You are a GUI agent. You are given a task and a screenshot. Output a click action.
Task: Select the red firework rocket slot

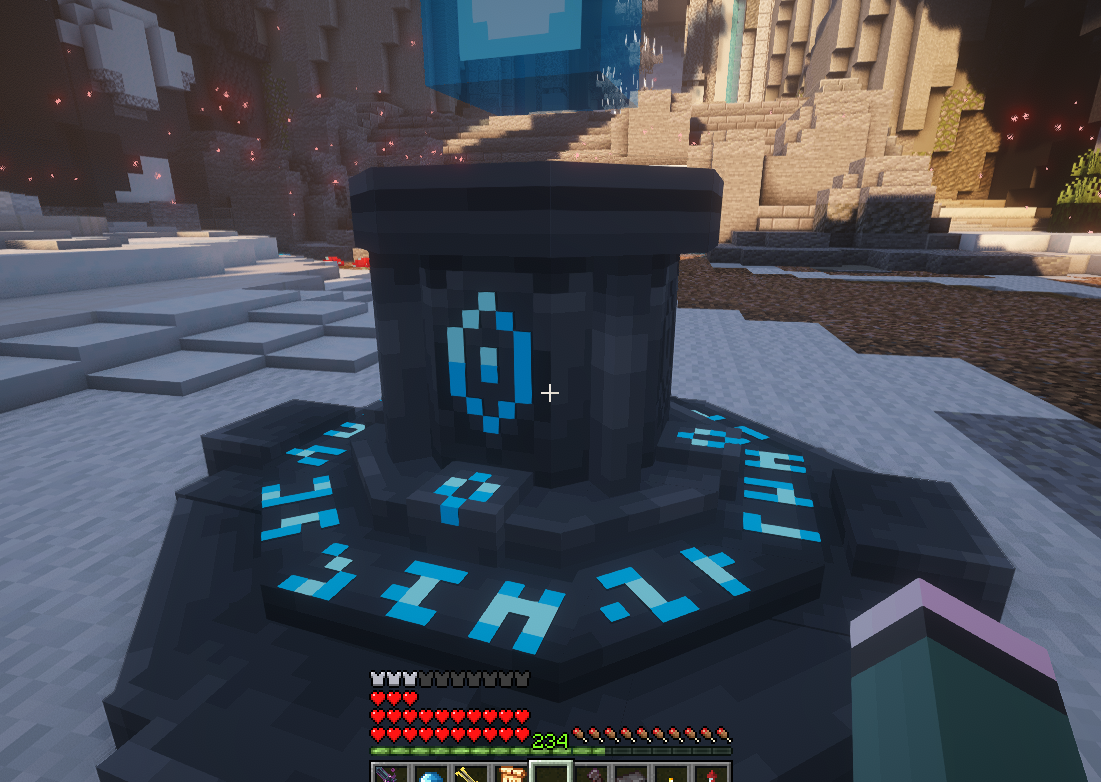pyautogui.click(x=711, y=774)
